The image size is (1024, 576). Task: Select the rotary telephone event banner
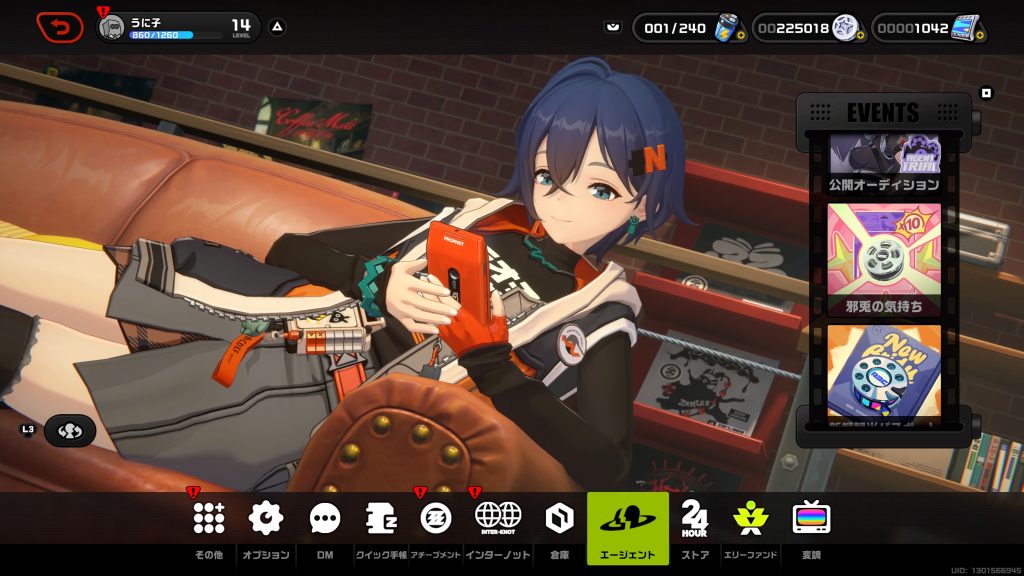click(884, 370)
